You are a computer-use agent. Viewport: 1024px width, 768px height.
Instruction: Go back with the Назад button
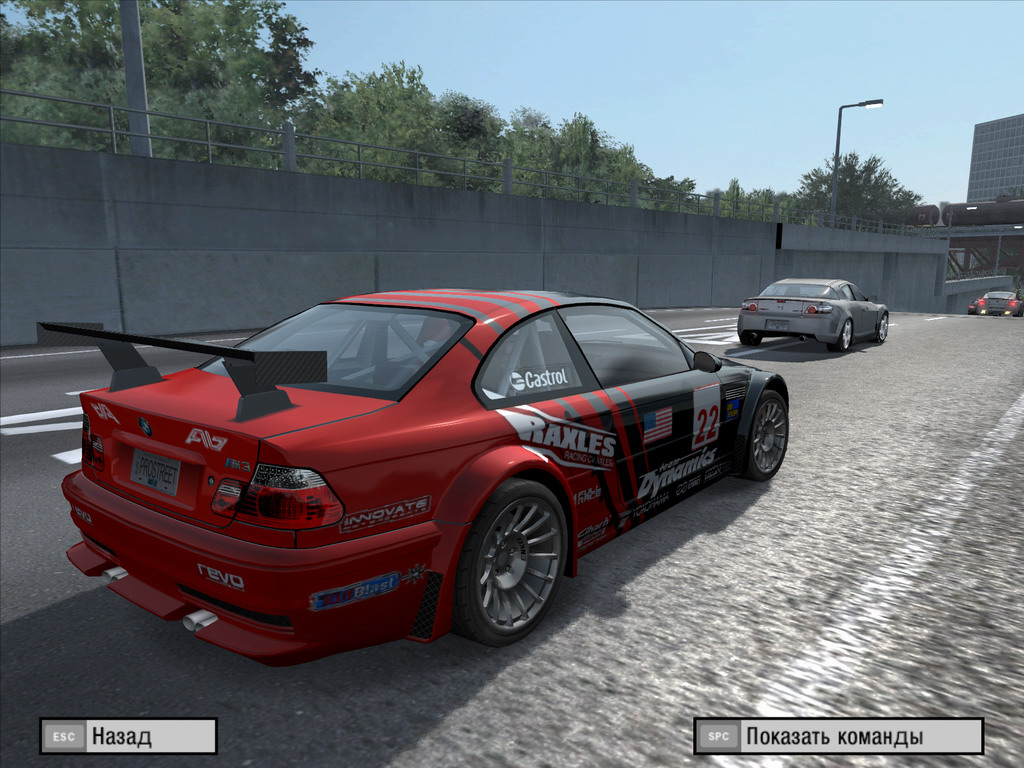128,736
